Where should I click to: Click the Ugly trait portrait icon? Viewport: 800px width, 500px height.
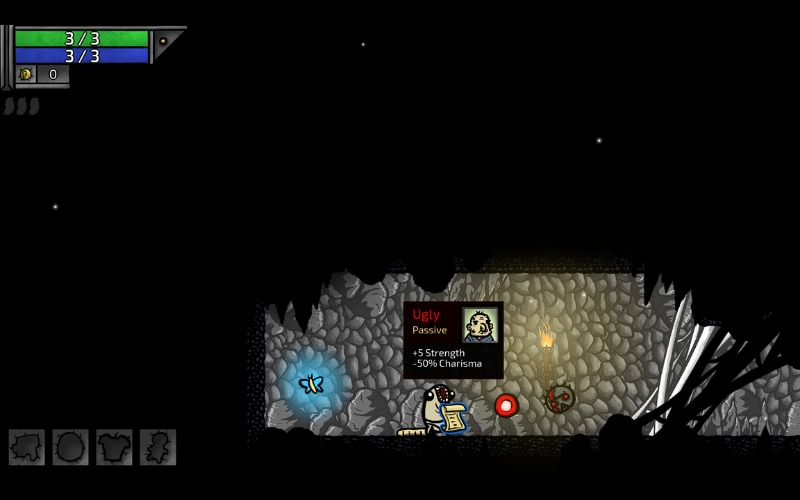point(480,324)
